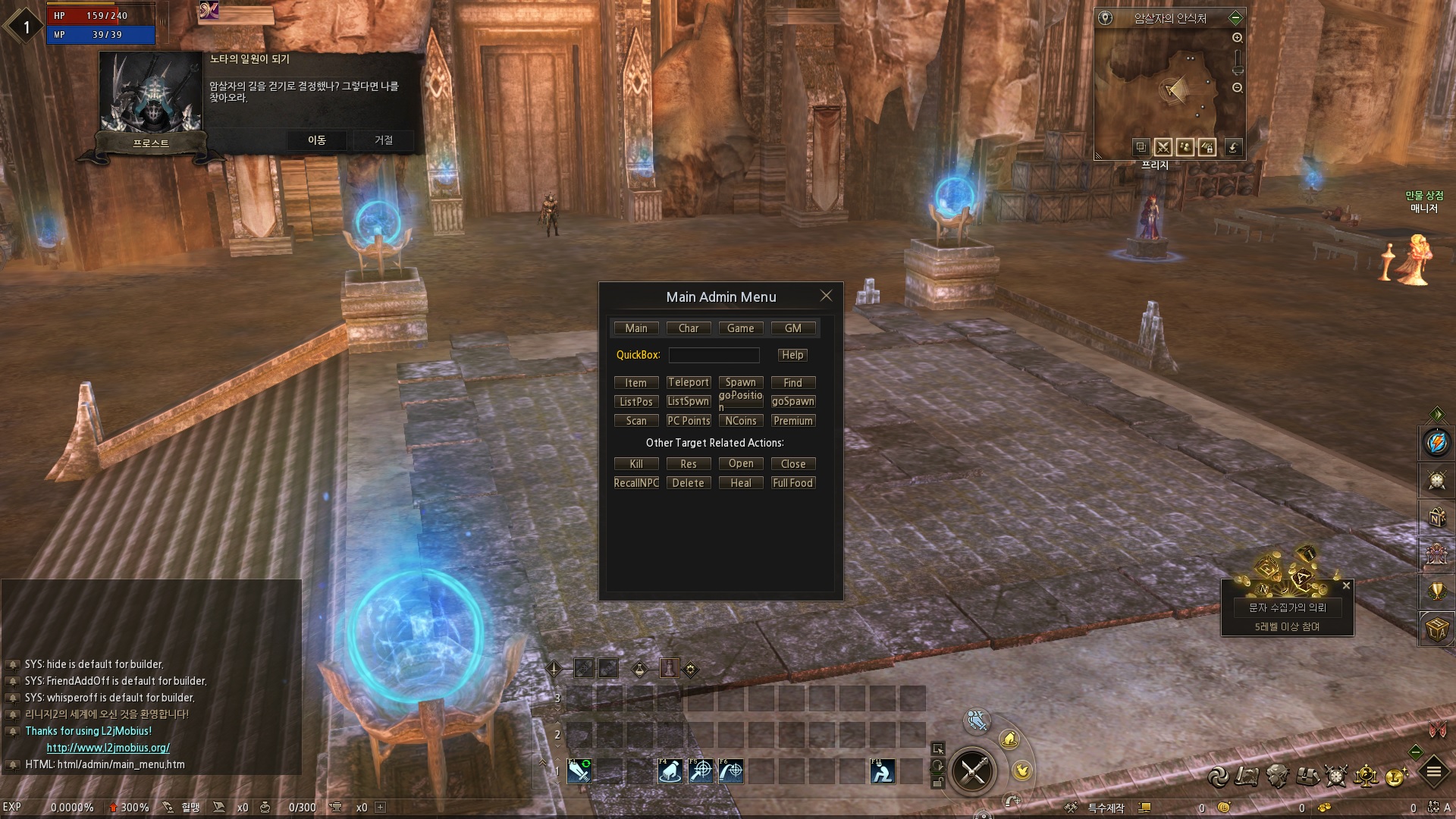Viewport: 1456px width, 819px height.
Task: Zoom in the minimap
Action: coord(1237,38)
